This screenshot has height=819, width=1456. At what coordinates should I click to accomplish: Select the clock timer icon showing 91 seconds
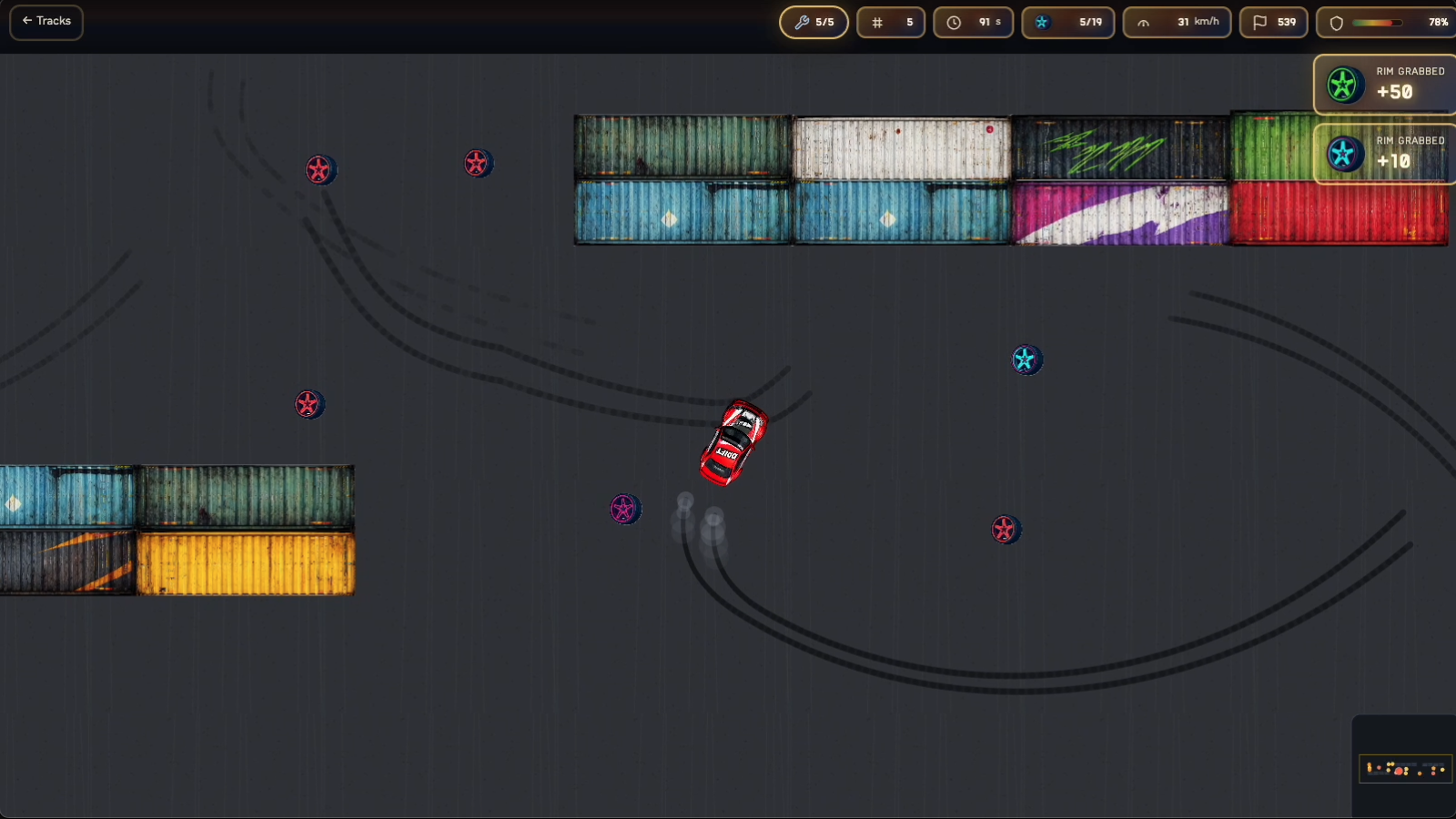(954, 22)
